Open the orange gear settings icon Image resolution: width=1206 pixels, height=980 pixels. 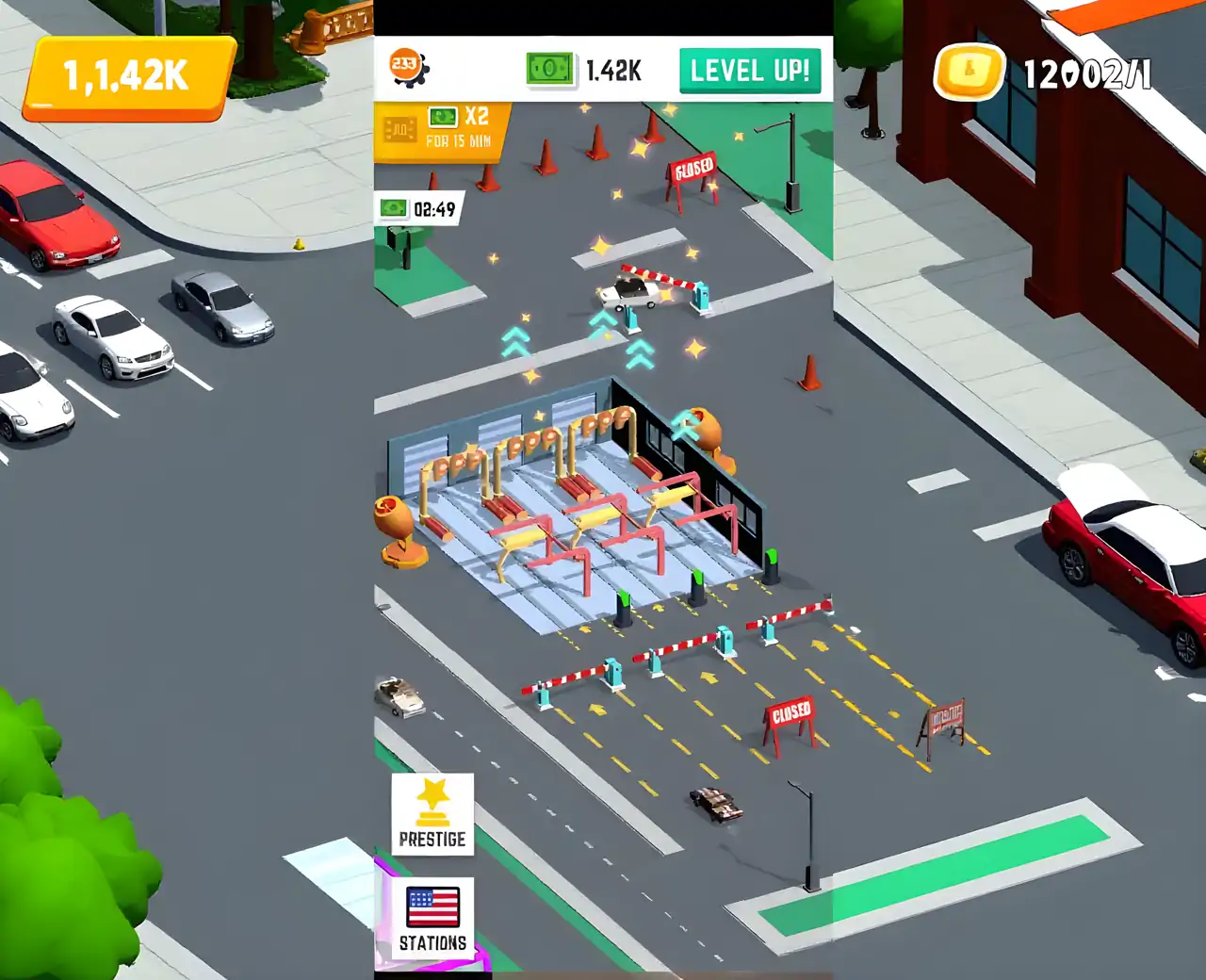(408, 67)
